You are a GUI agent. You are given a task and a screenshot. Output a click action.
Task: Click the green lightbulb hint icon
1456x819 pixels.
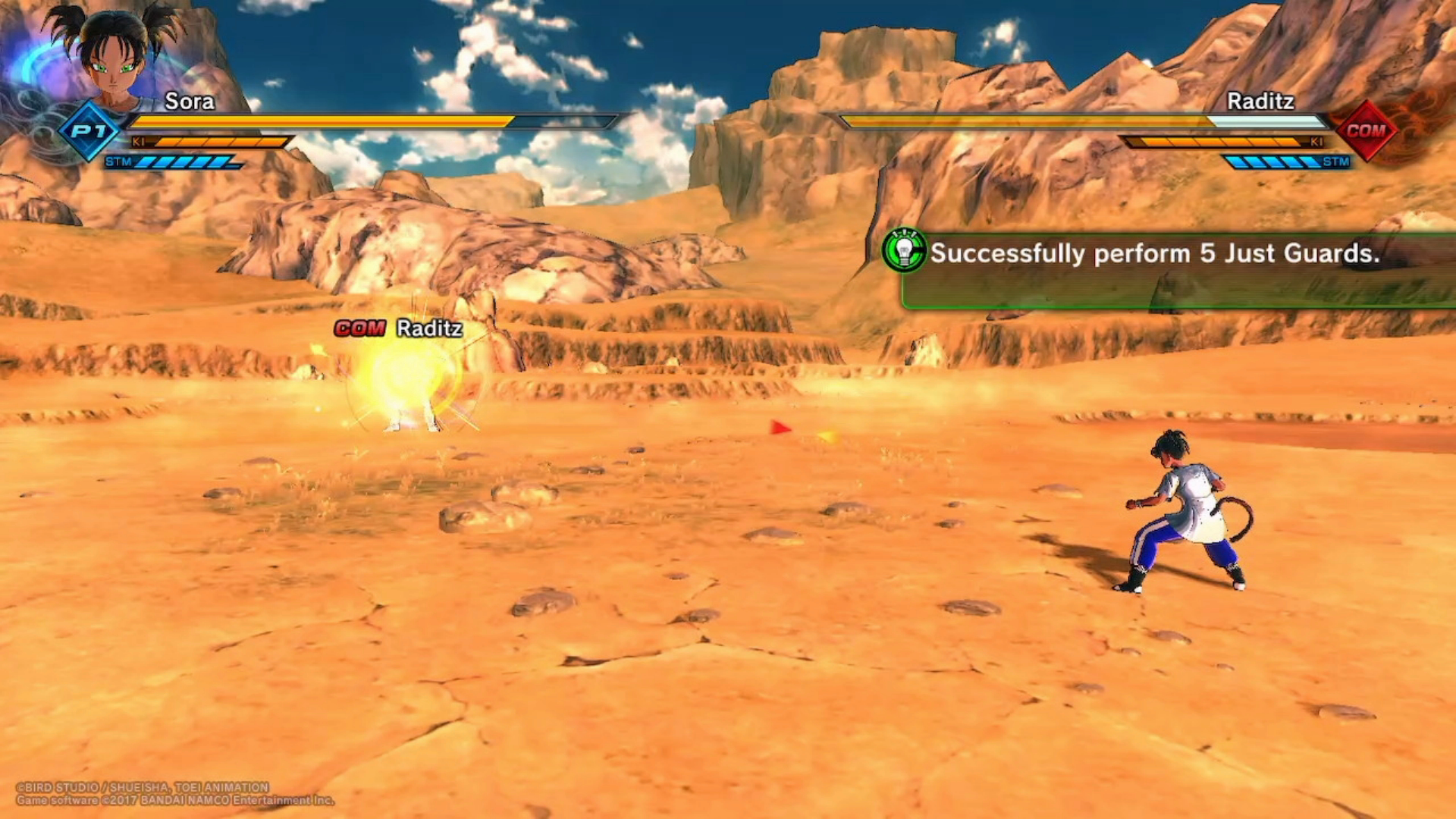click(904, 250)
